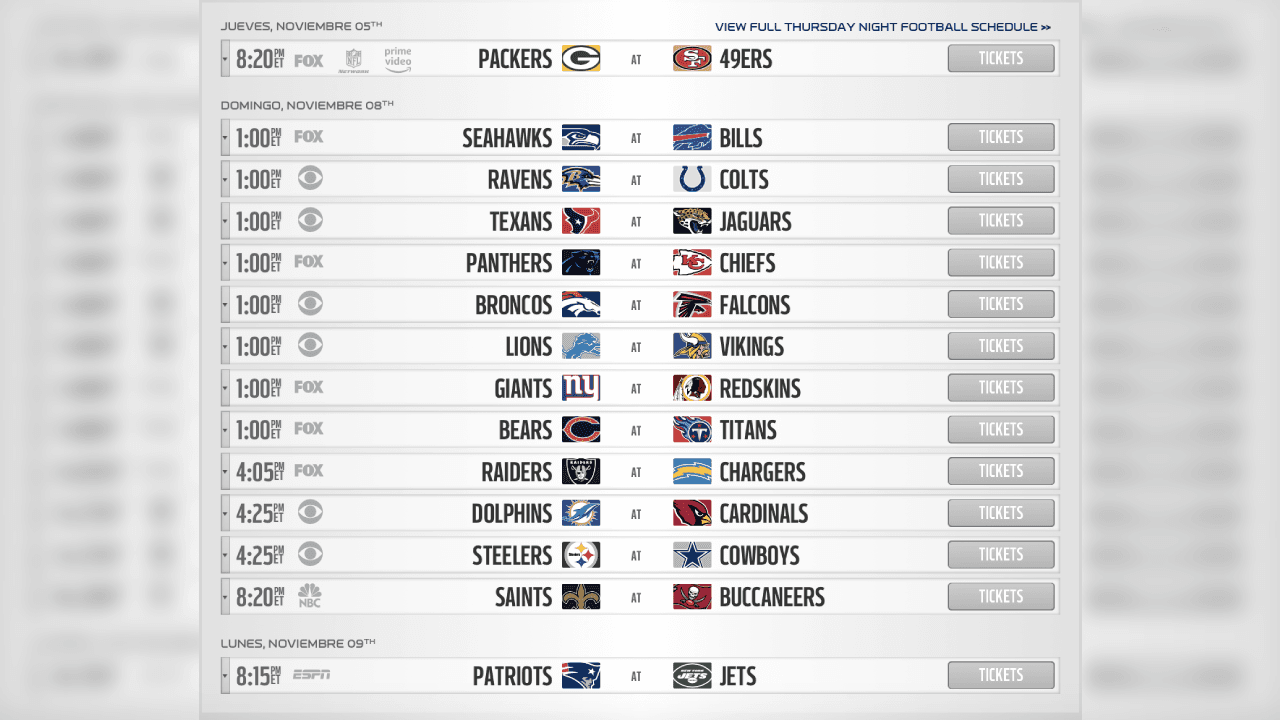Click the Packers team logo

581,58
